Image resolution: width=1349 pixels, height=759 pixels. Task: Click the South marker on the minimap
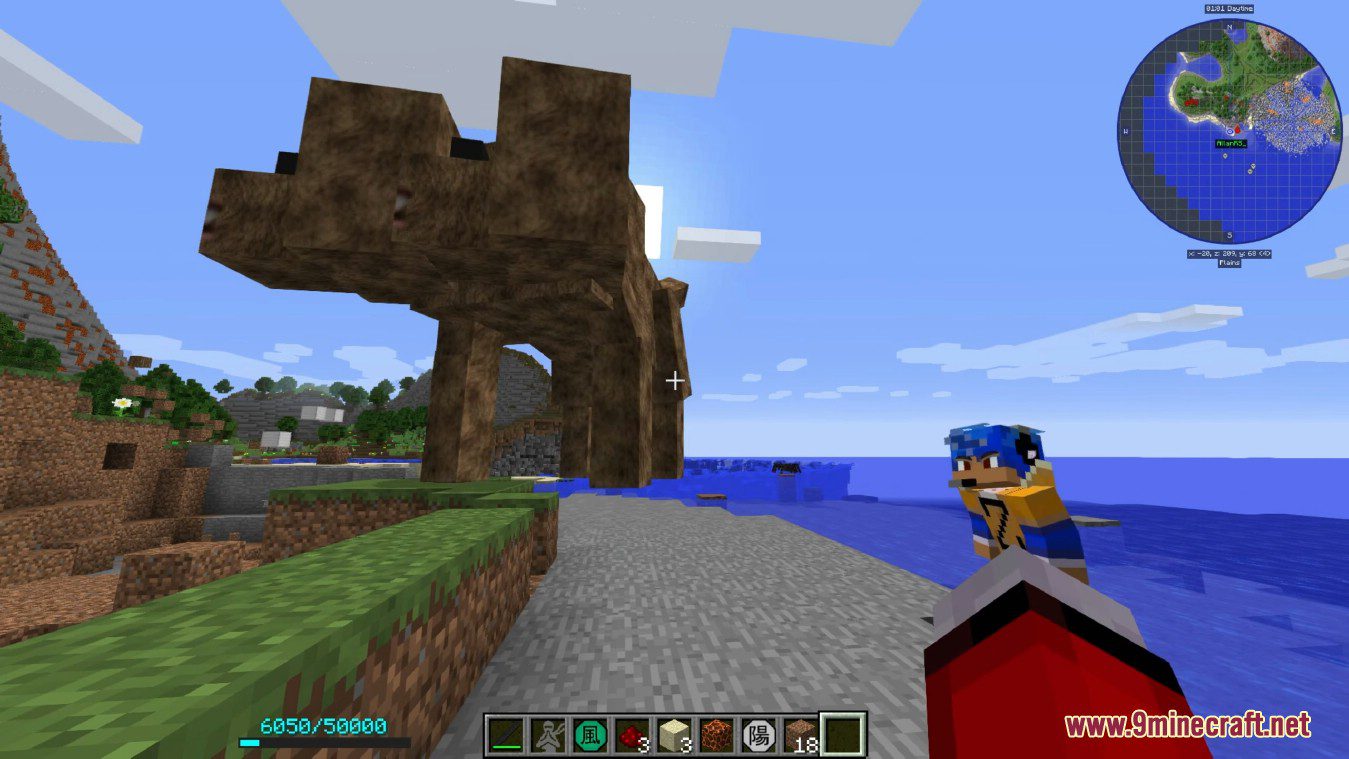tap(1228, 234)
